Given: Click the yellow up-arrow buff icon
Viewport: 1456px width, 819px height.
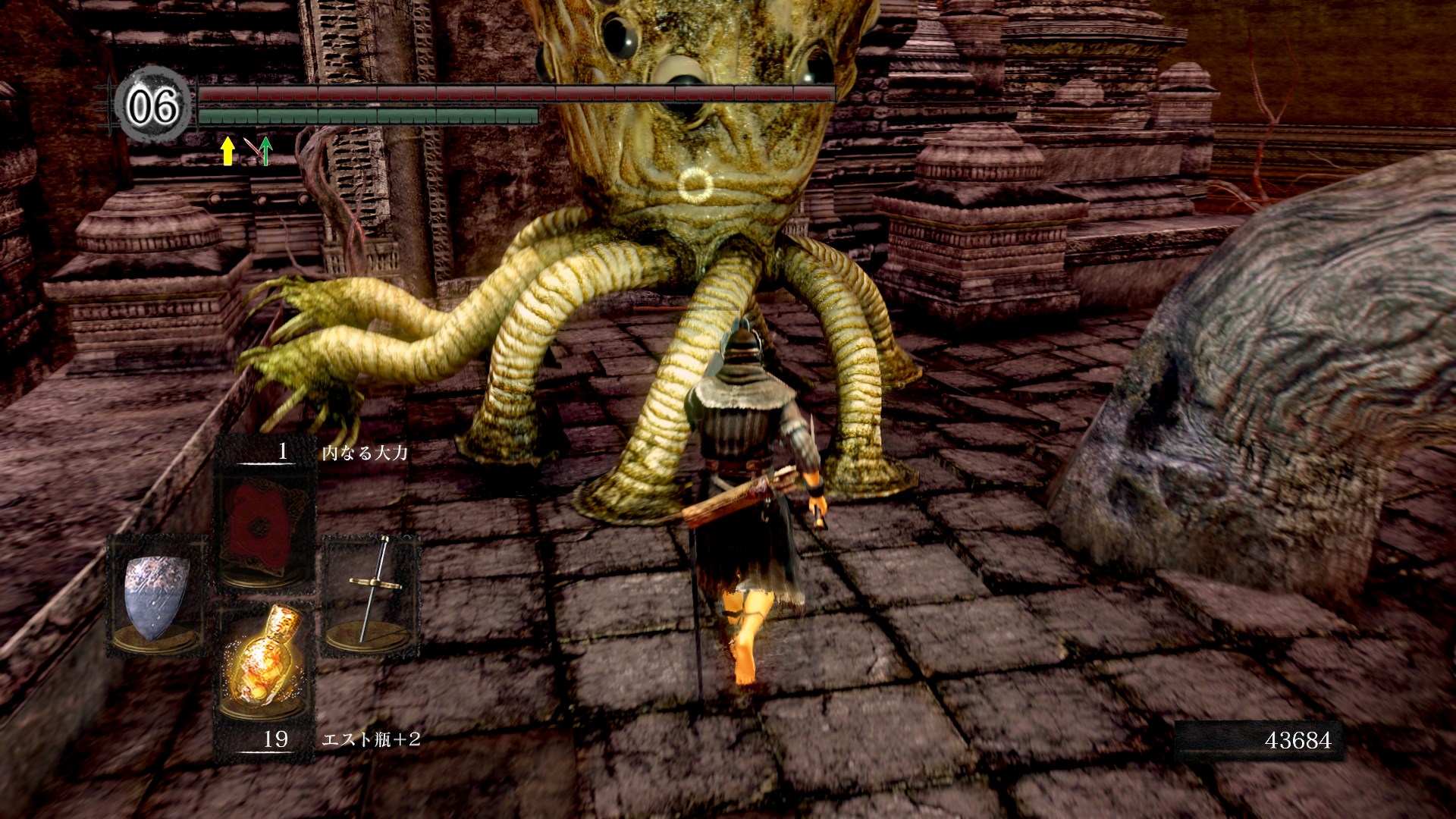Looking at the screenshot, I should [x=227, y=150].
